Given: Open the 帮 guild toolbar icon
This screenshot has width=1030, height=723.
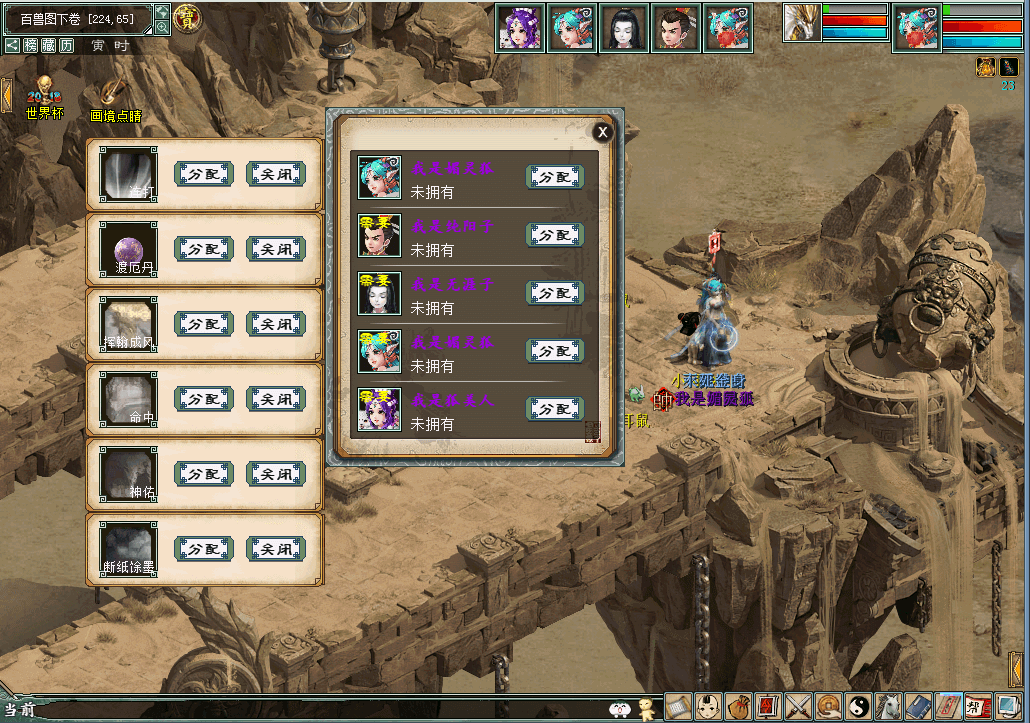Looking at the screenshot, I should click(978, 707).
